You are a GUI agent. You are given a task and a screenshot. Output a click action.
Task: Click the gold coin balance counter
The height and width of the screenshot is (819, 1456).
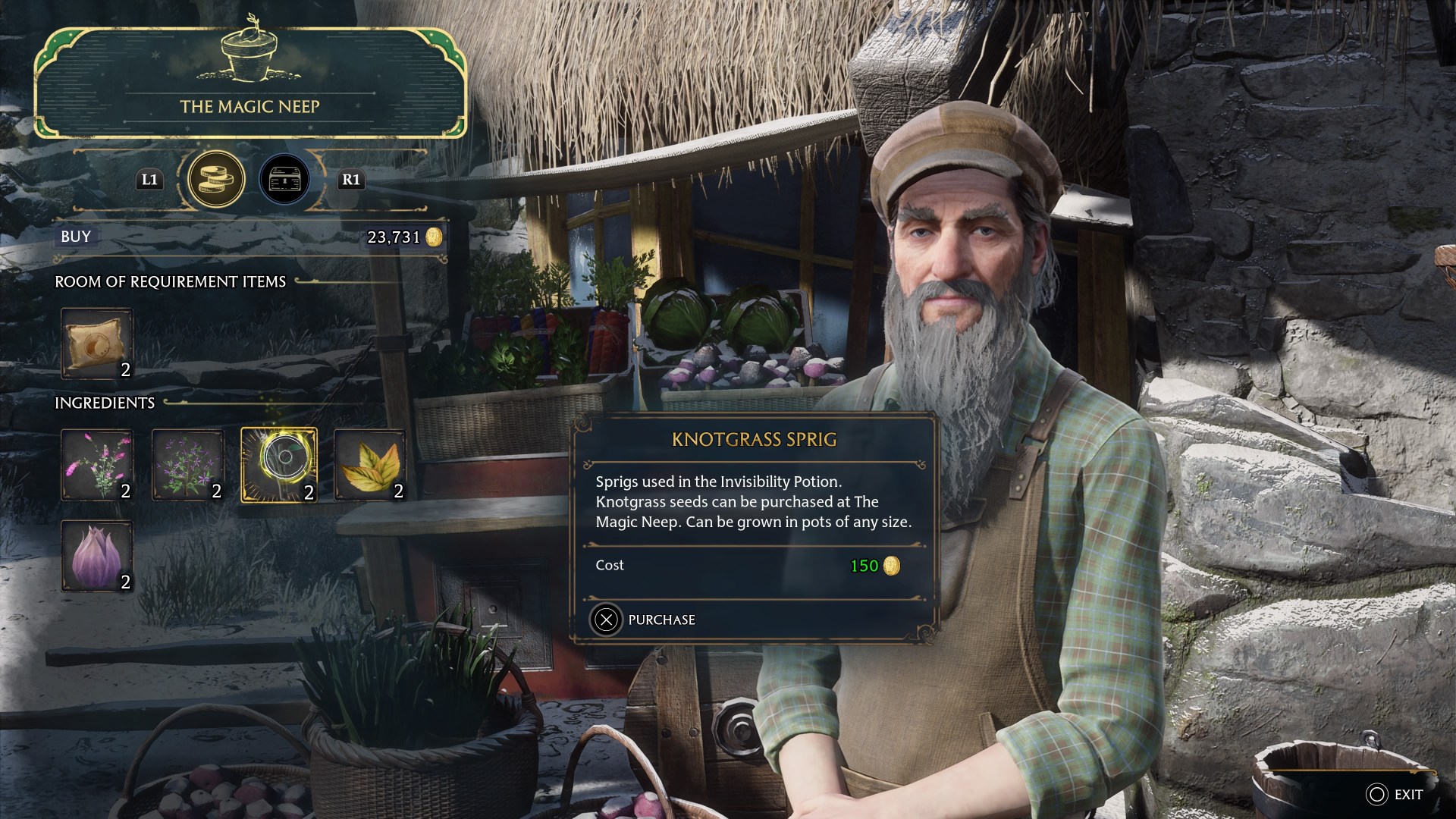point(402,236)
